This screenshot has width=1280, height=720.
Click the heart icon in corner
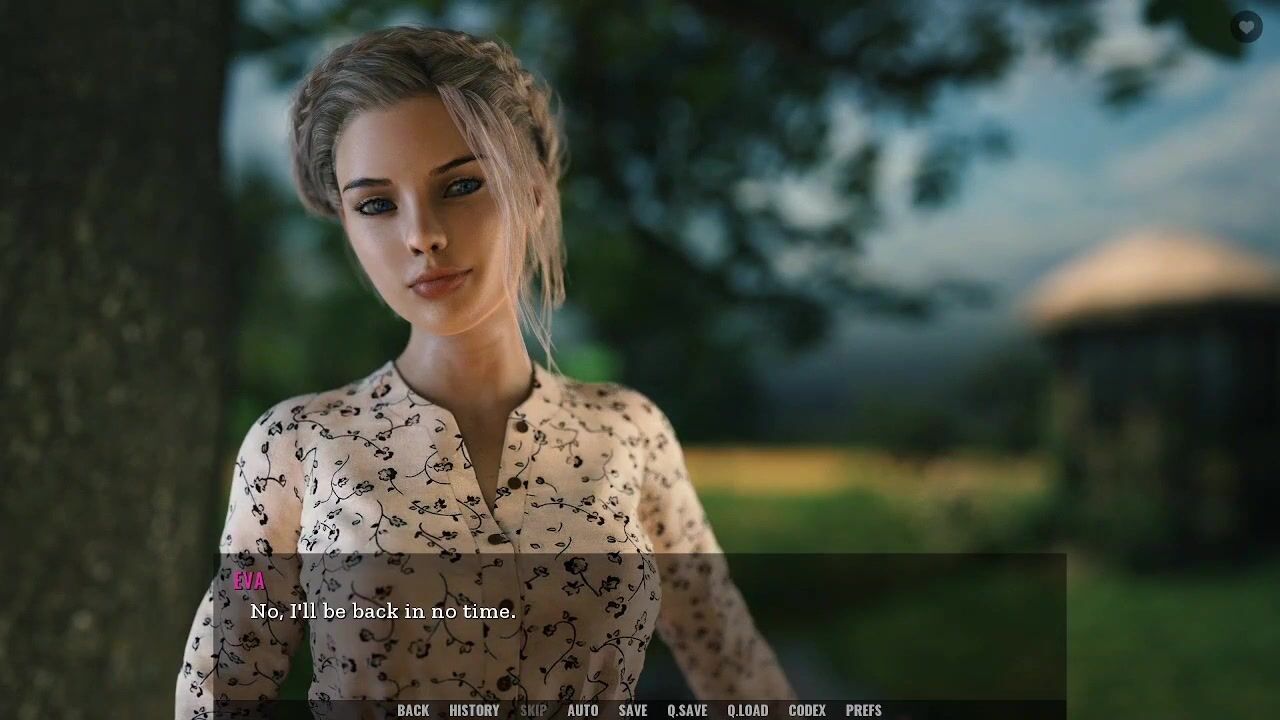pyautogui.click(x=1245, y=27)
